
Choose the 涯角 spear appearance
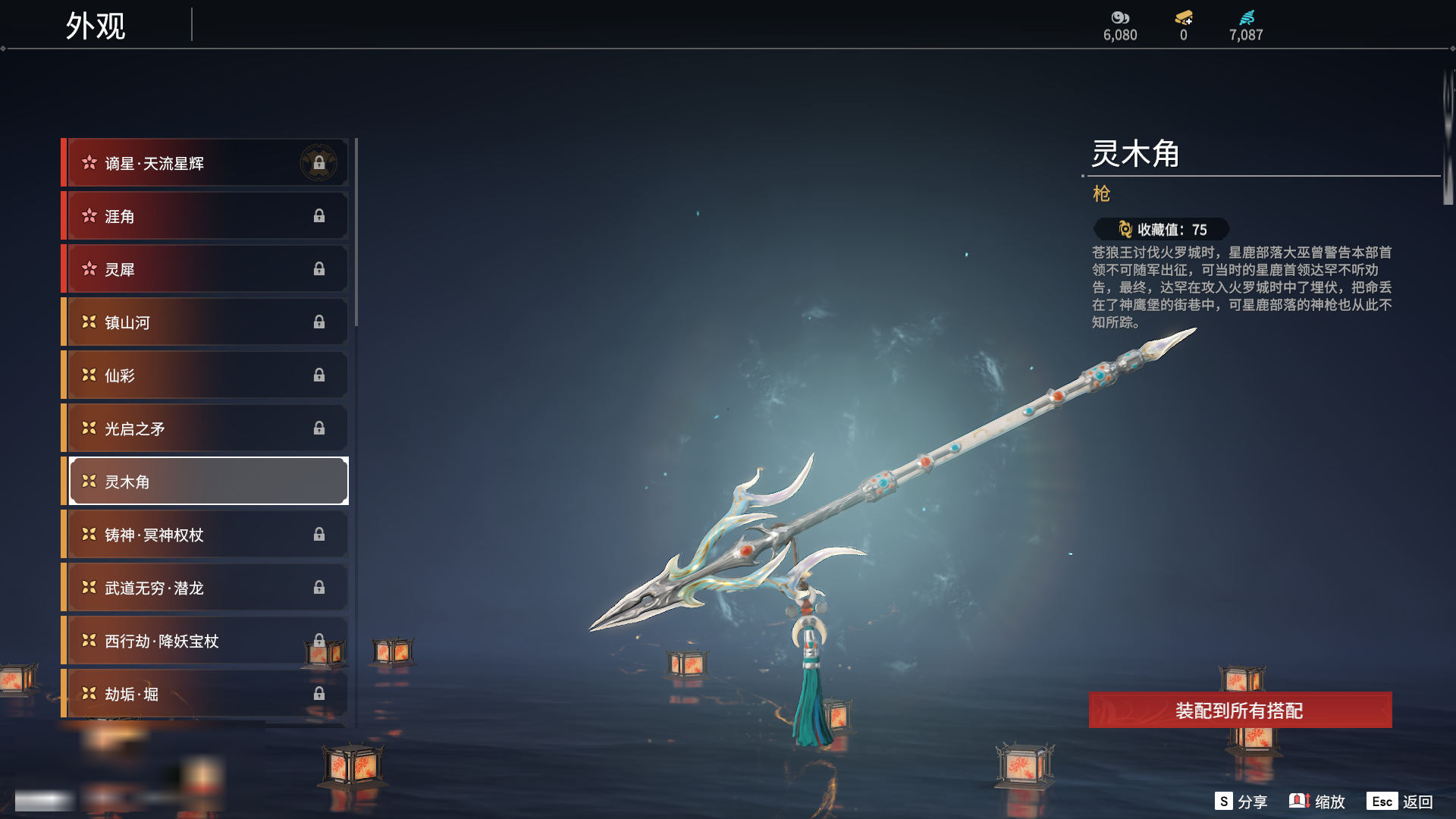click(x=205, y=216)
